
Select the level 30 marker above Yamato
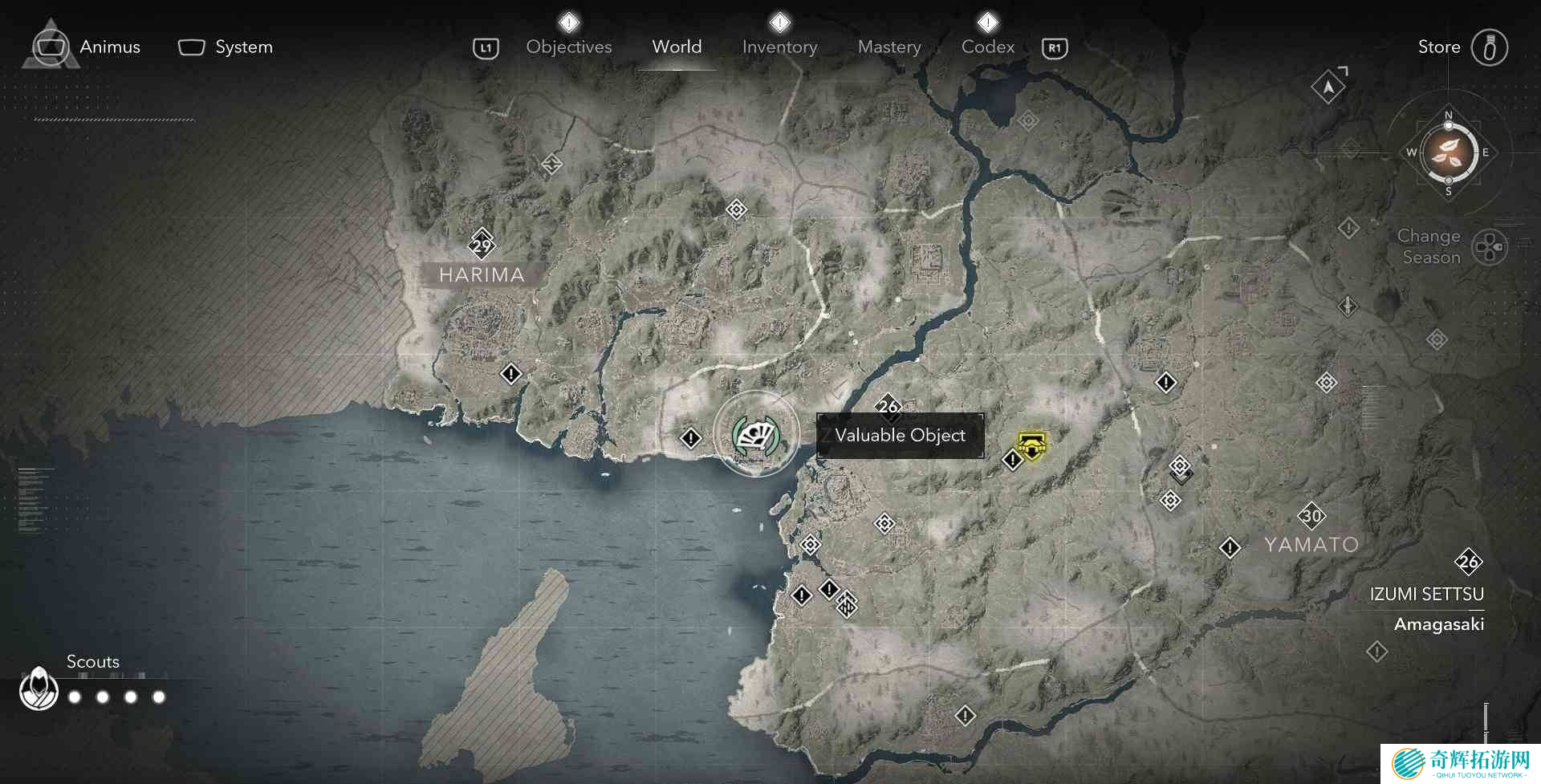[x=1311, y=515]
